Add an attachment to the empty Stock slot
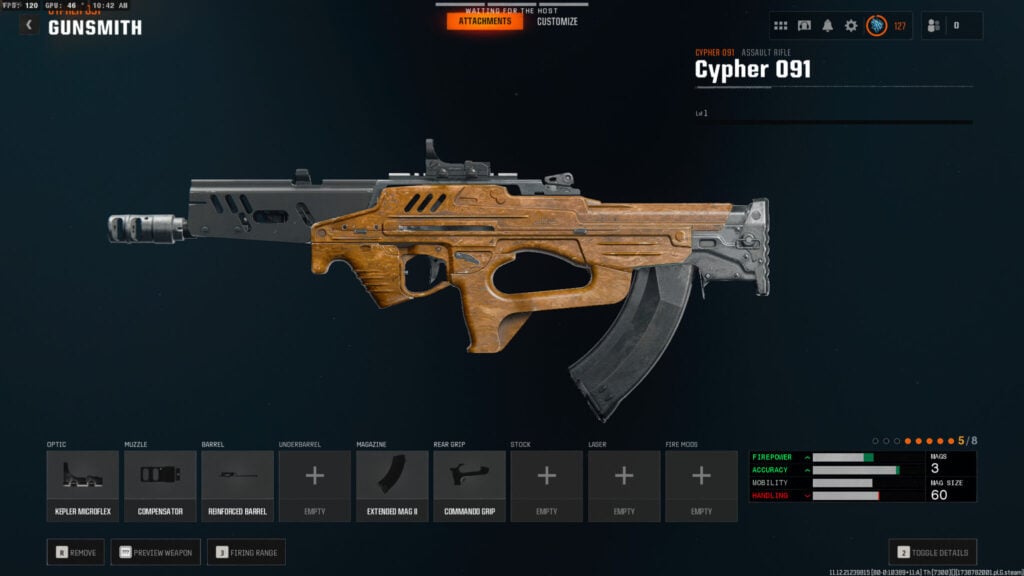The width and height of the screenshot is (1024, 576). point(546,486)
